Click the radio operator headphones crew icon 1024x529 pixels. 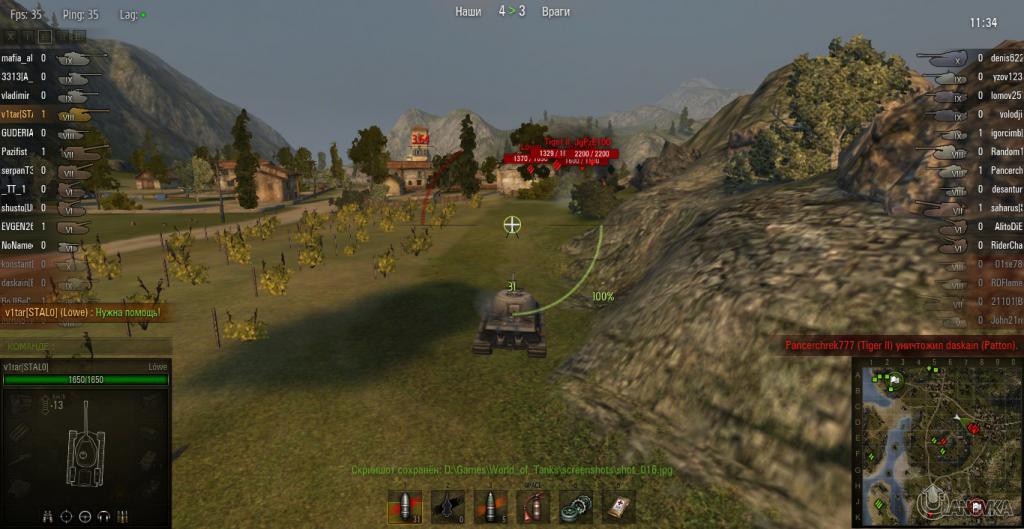click(x=102, y=516)
